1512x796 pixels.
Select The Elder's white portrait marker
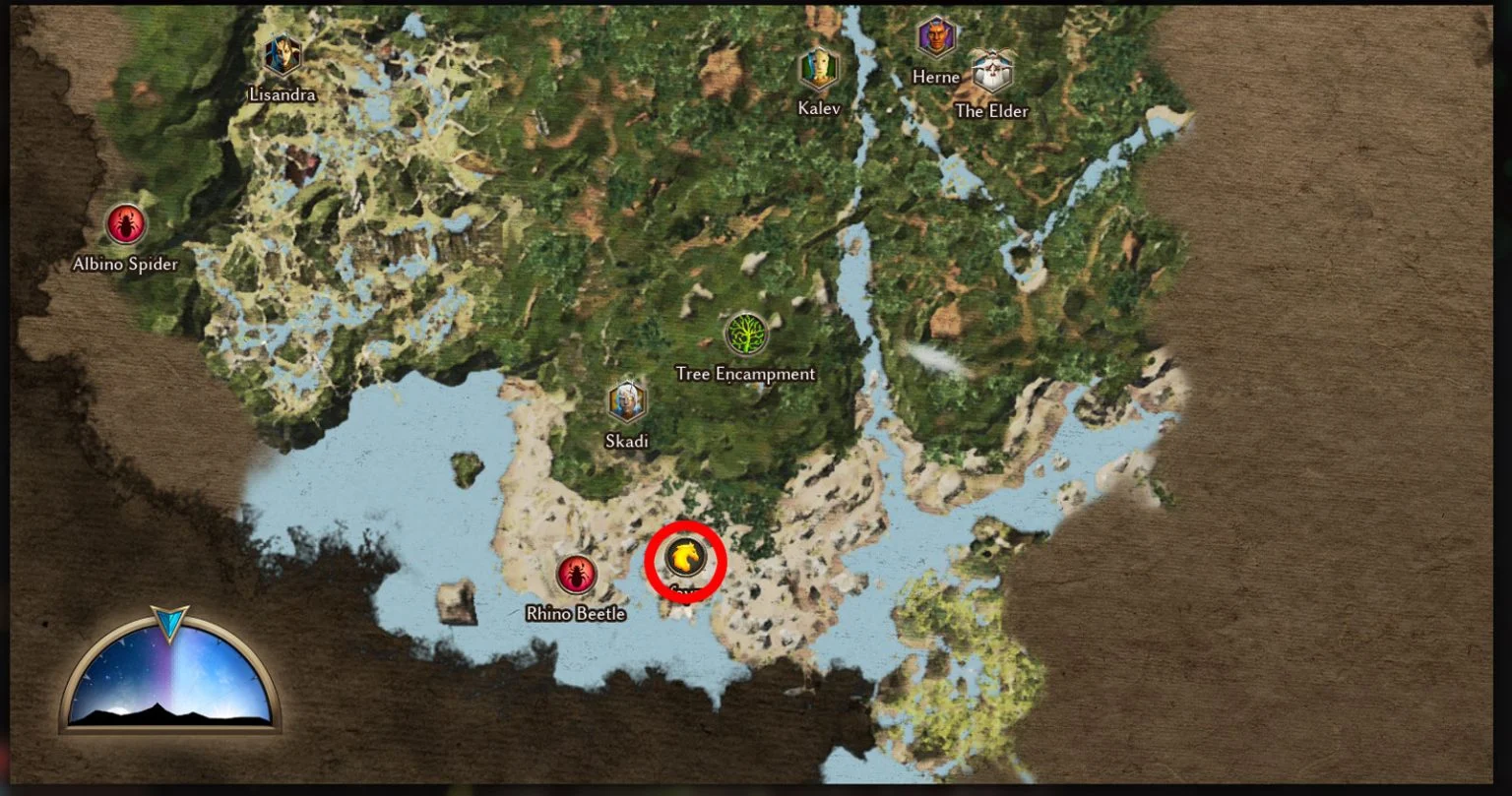990,72
